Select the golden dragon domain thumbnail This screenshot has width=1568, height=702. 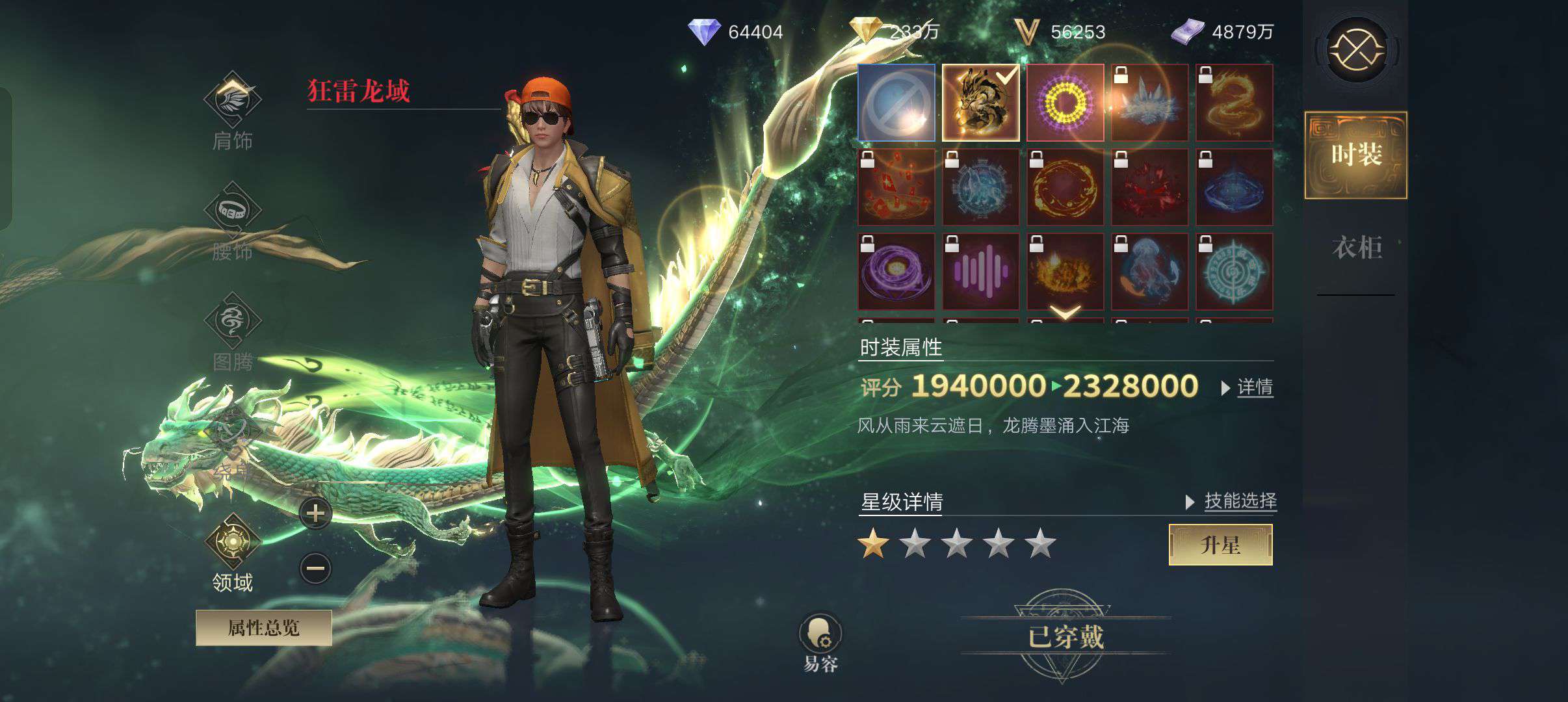pyautogui.click(x=980, y=103)
